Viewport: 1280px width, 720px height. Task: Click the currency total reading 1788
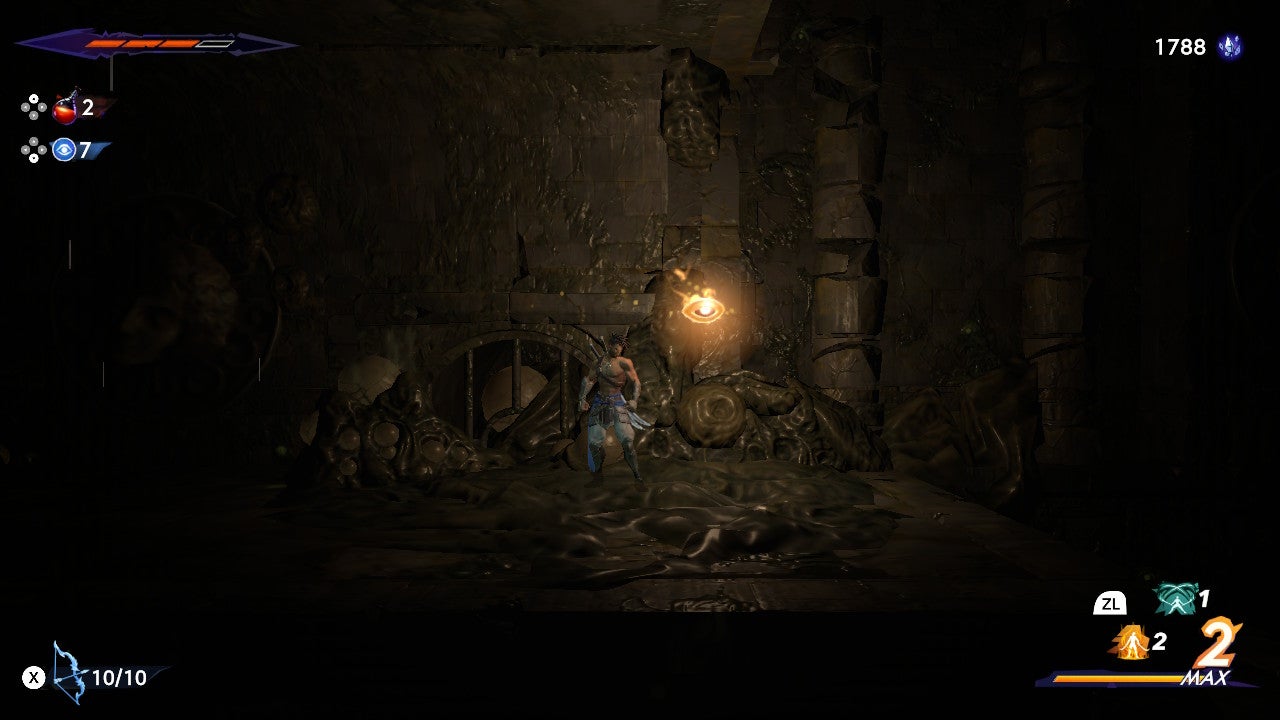[1180, 45]
